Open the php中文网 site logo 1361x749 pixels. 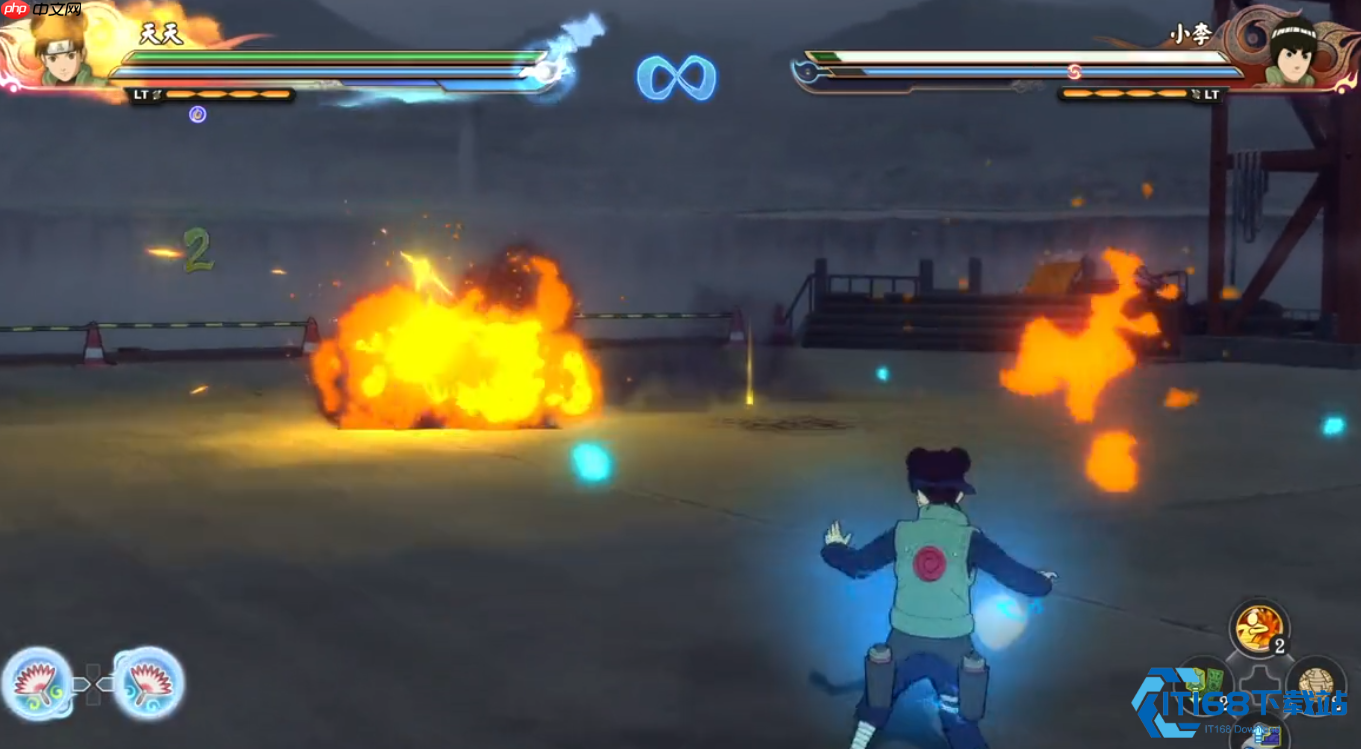click(42, 10)
